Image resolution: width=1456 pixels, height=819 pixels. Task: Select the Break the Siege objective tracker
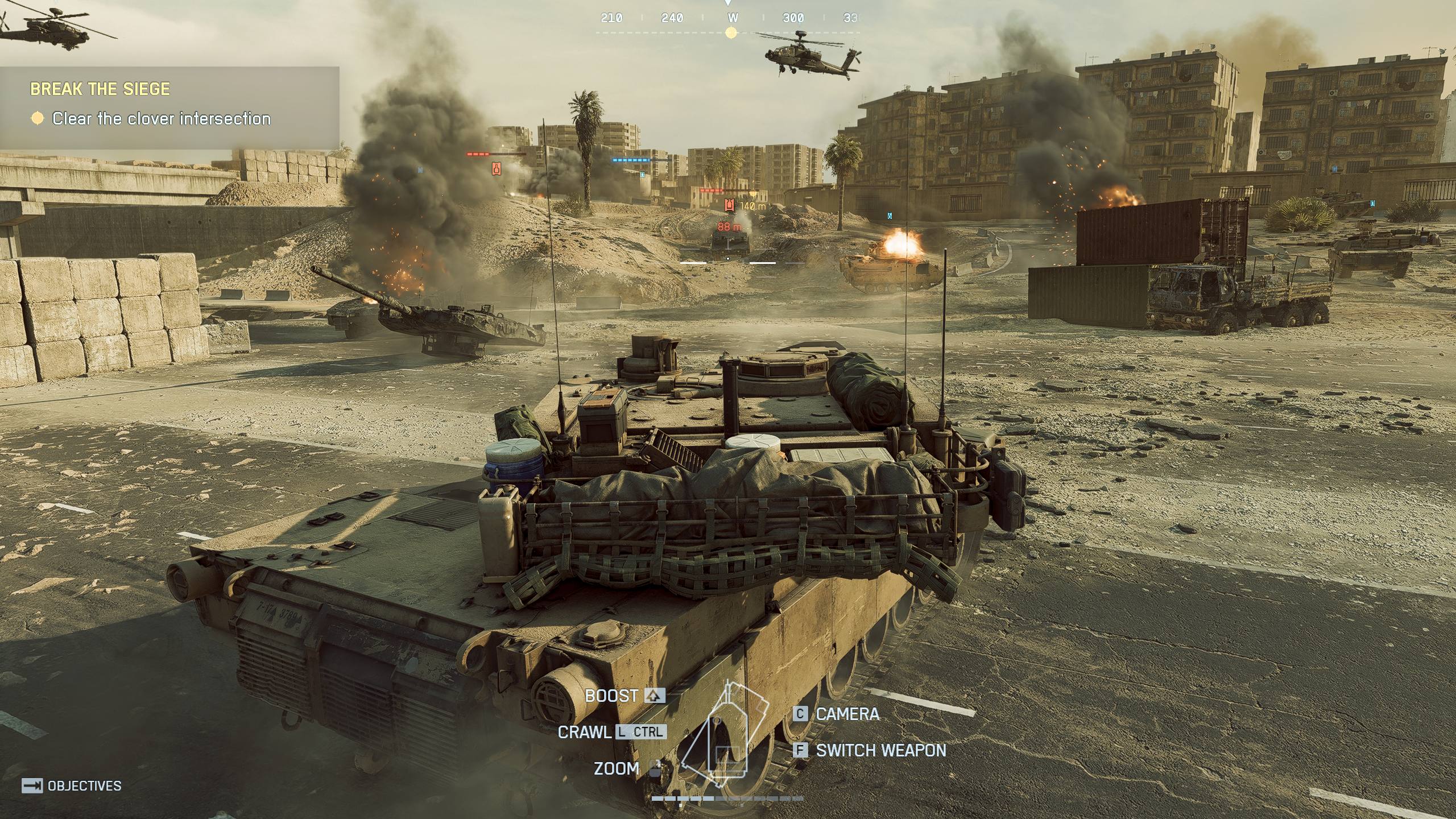(x=169, y=105)
